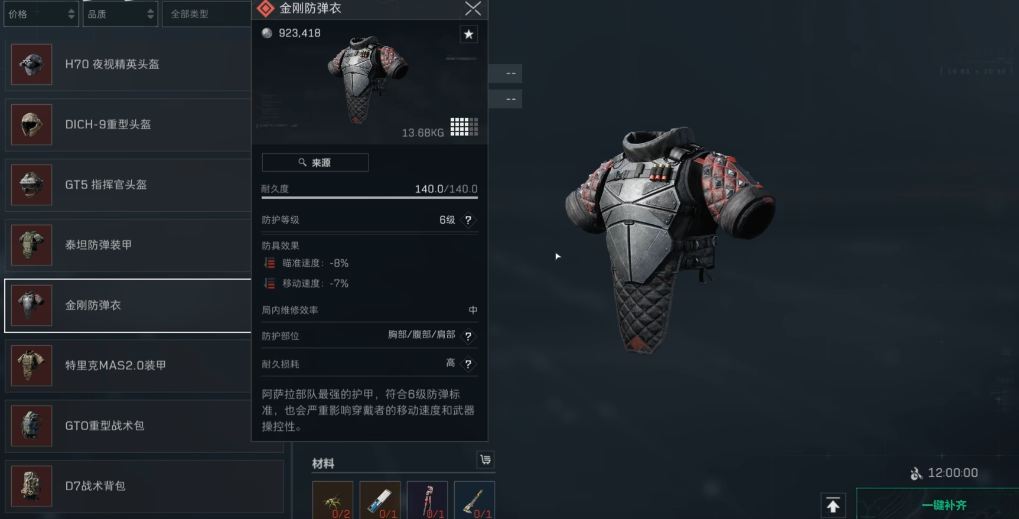The height and width of the screenshot is (519, 1019).
Task: Show the 耐久损耗 help info
Action: (x=468, y=364)
